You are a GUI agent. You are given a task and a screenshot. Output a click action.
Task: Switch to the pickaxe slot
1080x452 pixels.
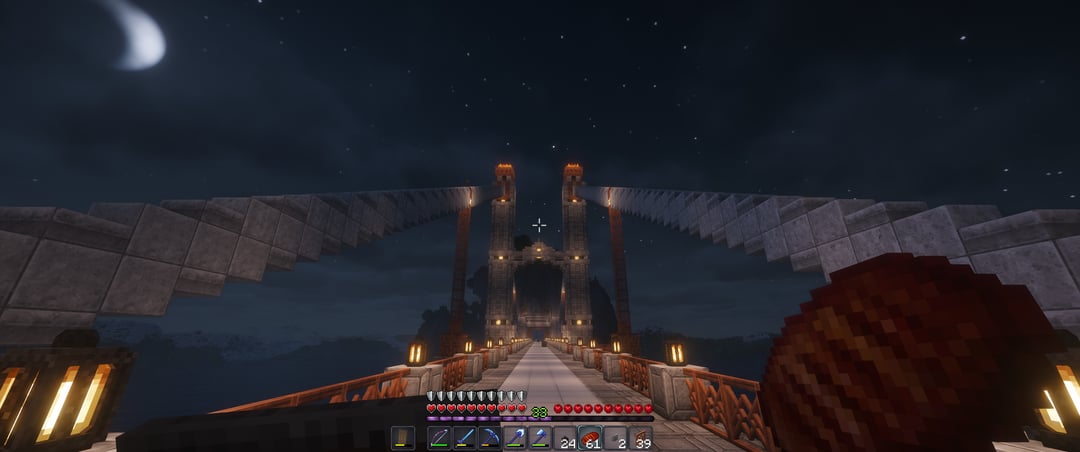[x=489, y=438]
